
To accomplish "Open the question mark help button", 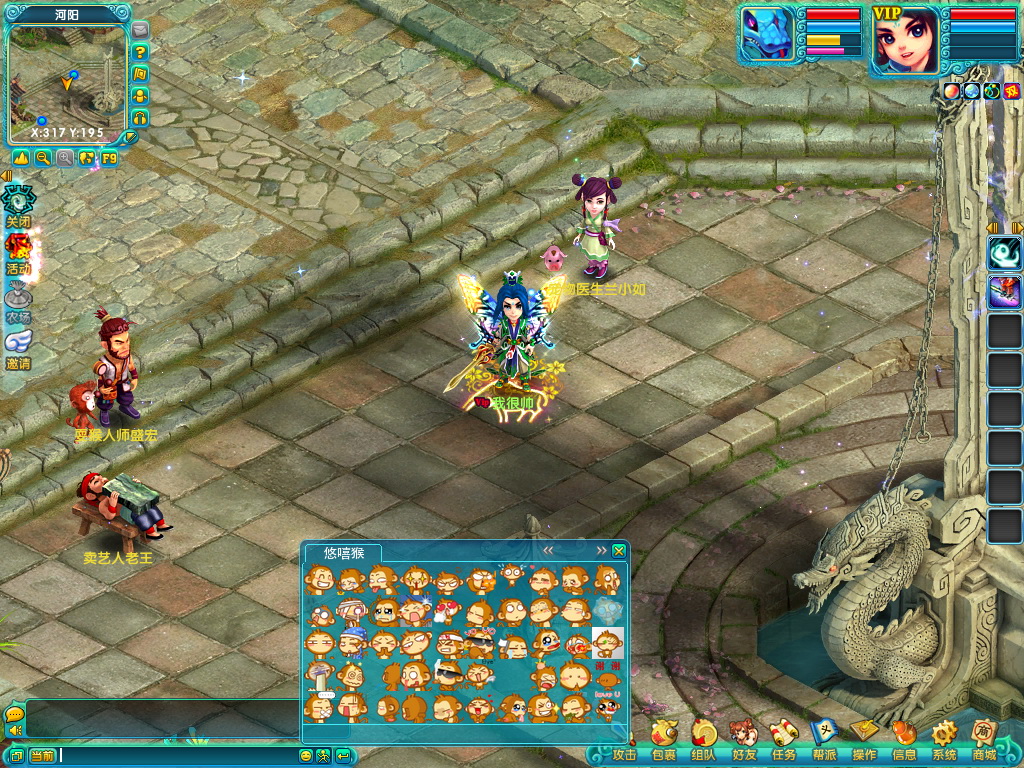I will point(140,52).
